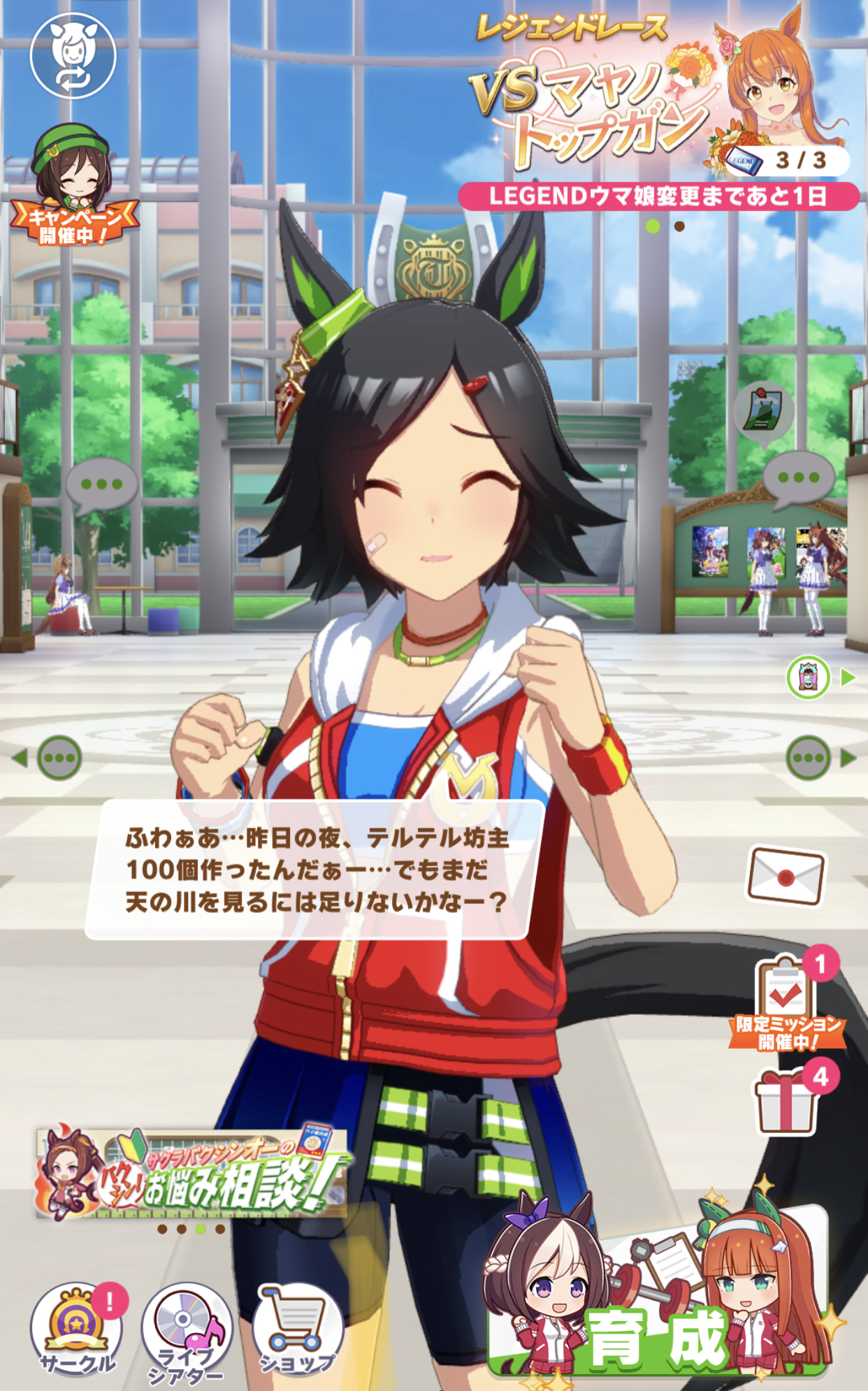Viewport: 868px width, 1391px height.
Task: Open the gift box presents
Action: click(x=787, y=1101)
